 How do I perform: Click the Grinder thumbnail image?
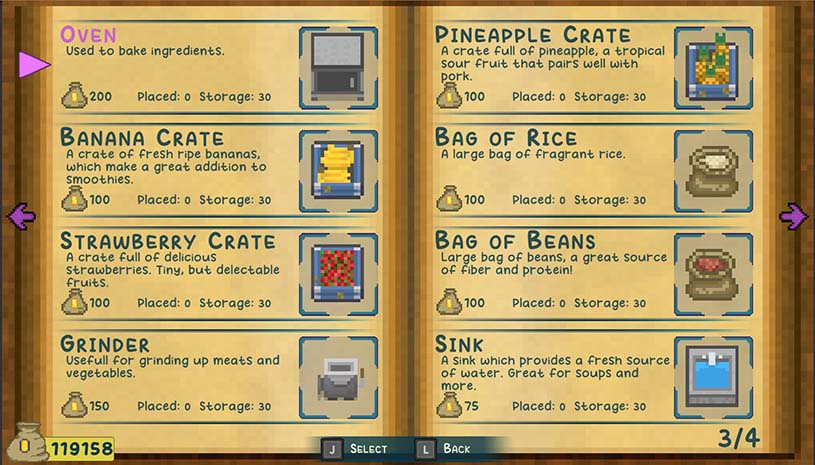(339, 377)
